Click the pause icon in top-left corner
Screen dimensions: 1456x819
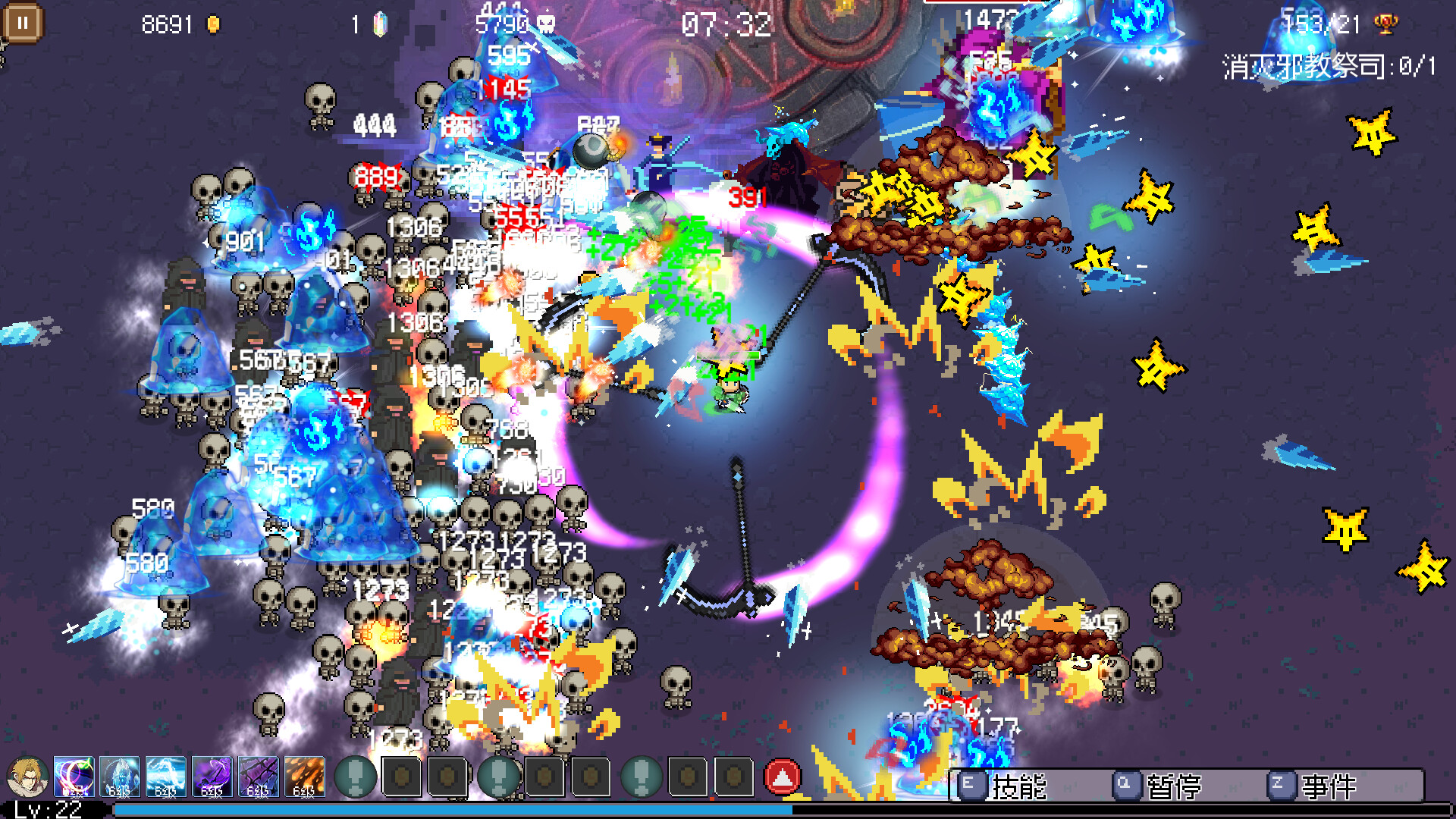coord(23,23)
